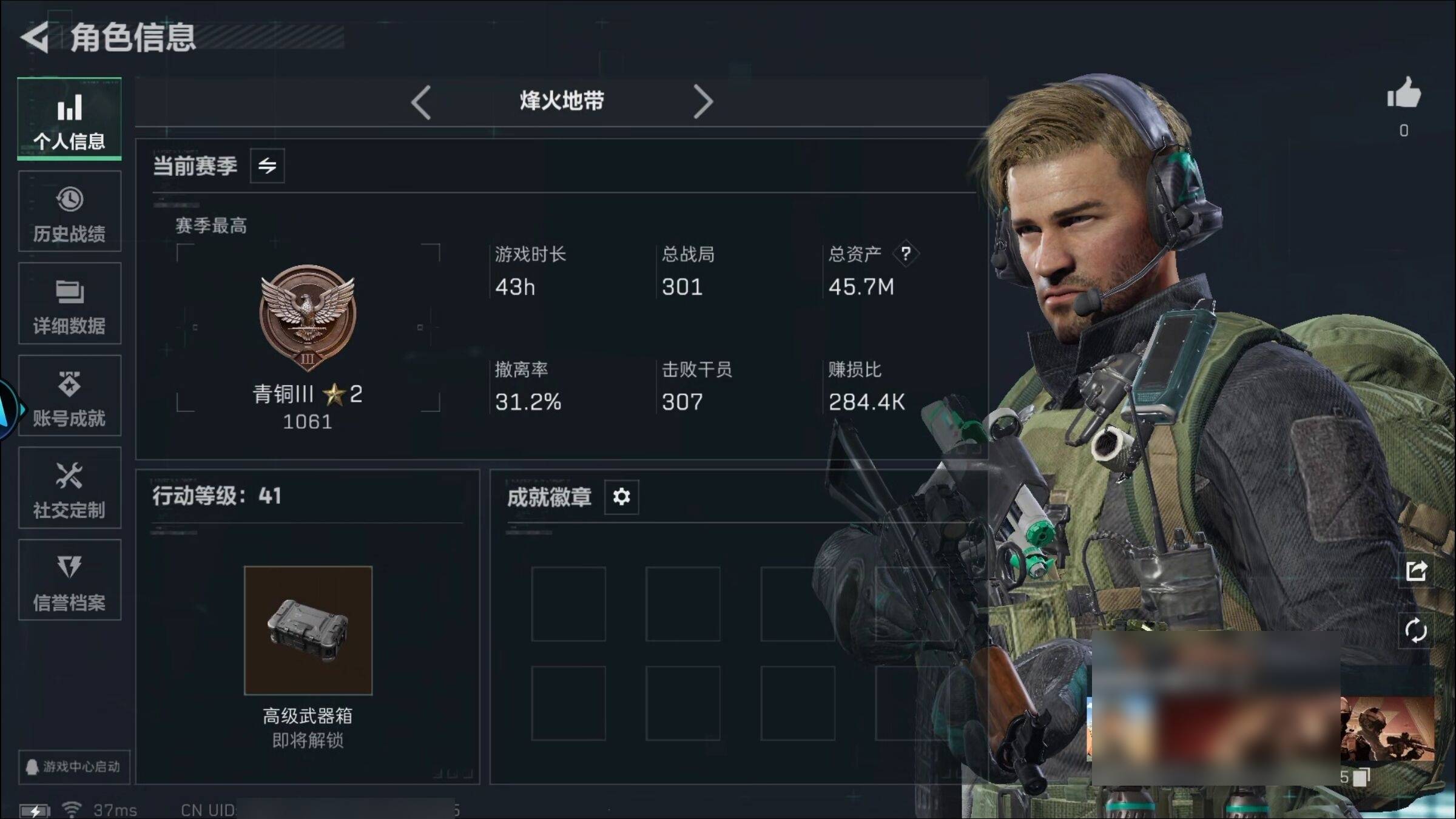
Task: Tap the 游戏中心启动 badge
Action: 73,767
